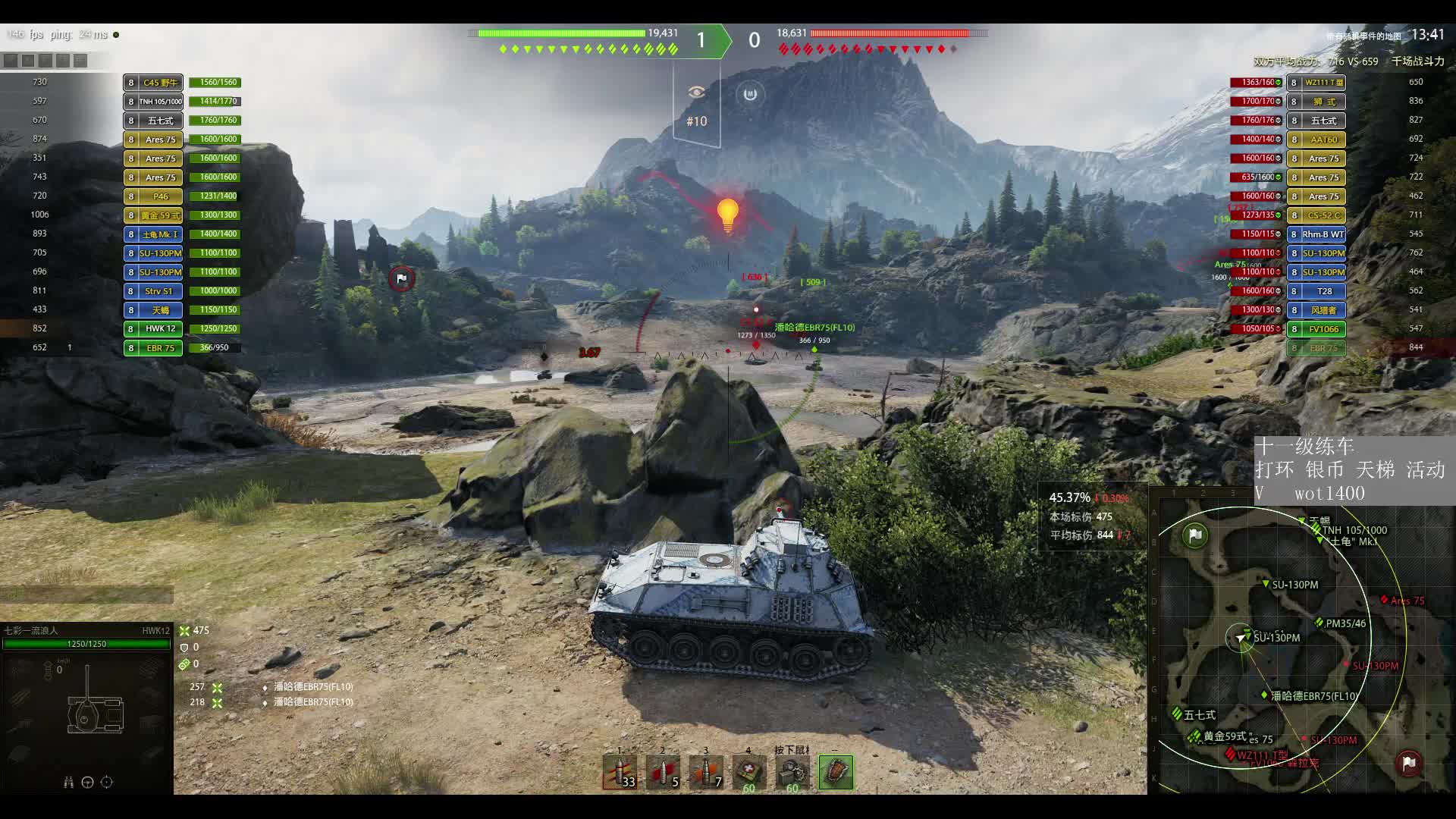The image size is (1456, 819).
Task: Click the binoculars icon in the damage panel
Action: pos(68,783)
